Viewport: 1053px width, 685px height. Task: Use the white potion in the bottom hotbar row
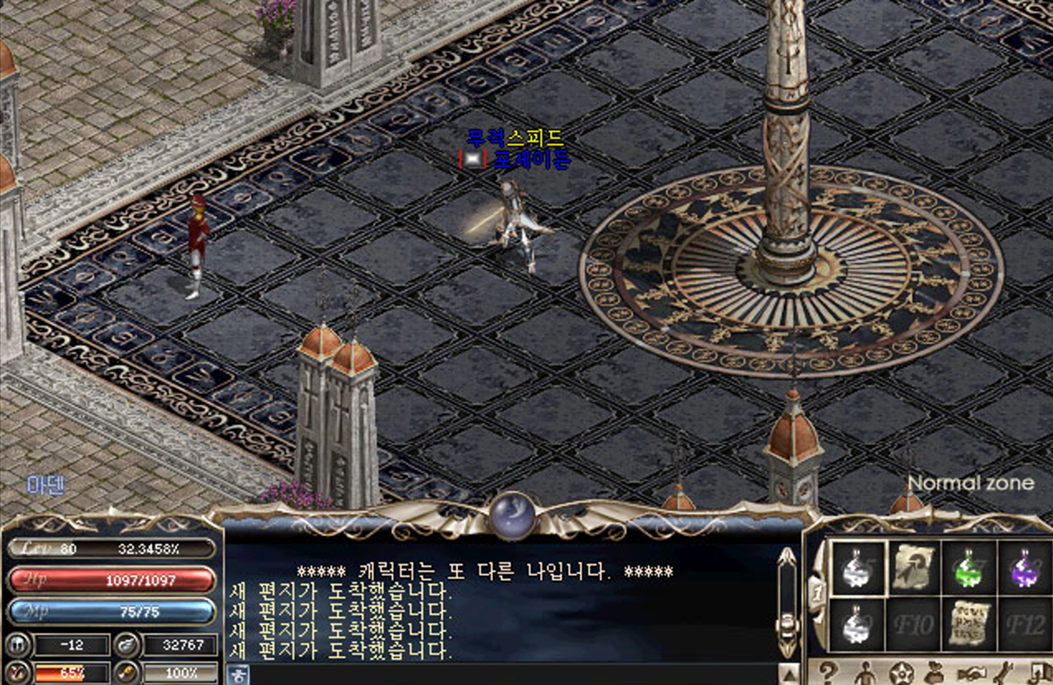(x=858, y=625)
